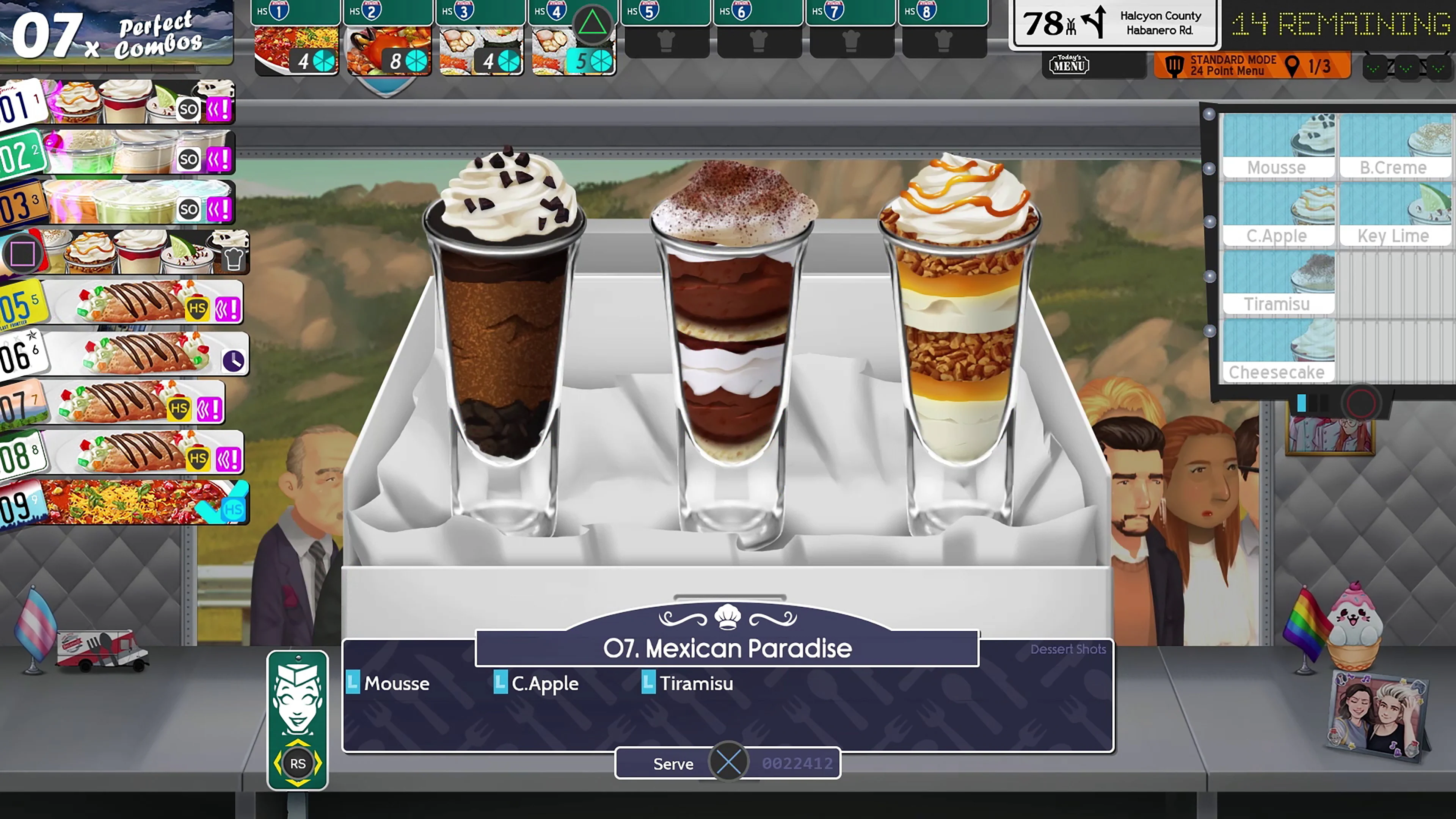Viewport: 1456px width, 819px height.
Task: Expand order ticket 05 details
Action: [124, 303]
